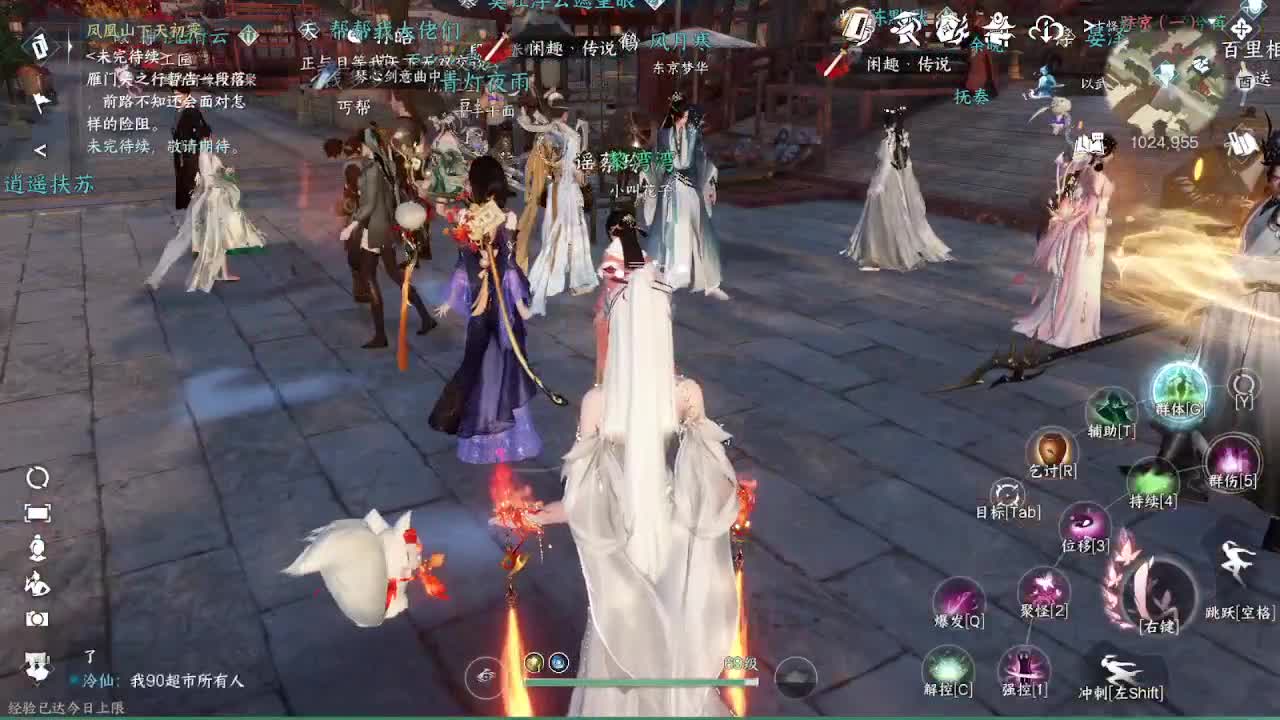The height and width of the screenshot is (720, 1280).
Task: Click the camera screenshot icon in left sidebar
Action: 37,620
